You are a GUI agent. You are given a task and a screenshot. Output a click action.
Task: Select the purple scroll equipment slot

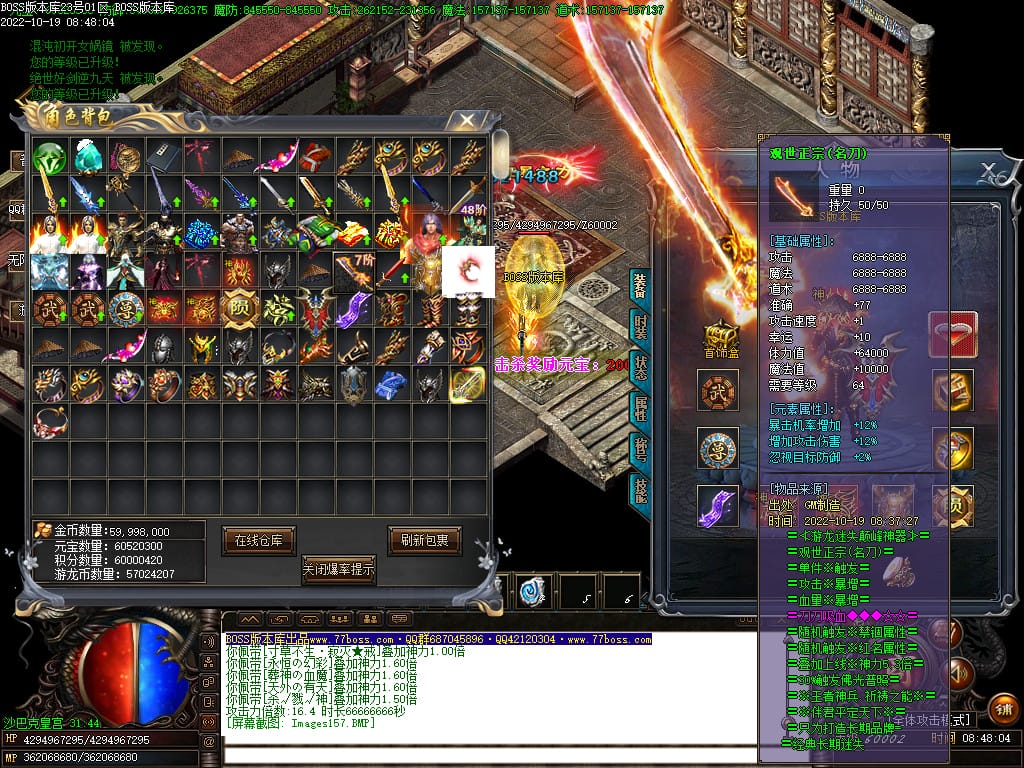719,506
